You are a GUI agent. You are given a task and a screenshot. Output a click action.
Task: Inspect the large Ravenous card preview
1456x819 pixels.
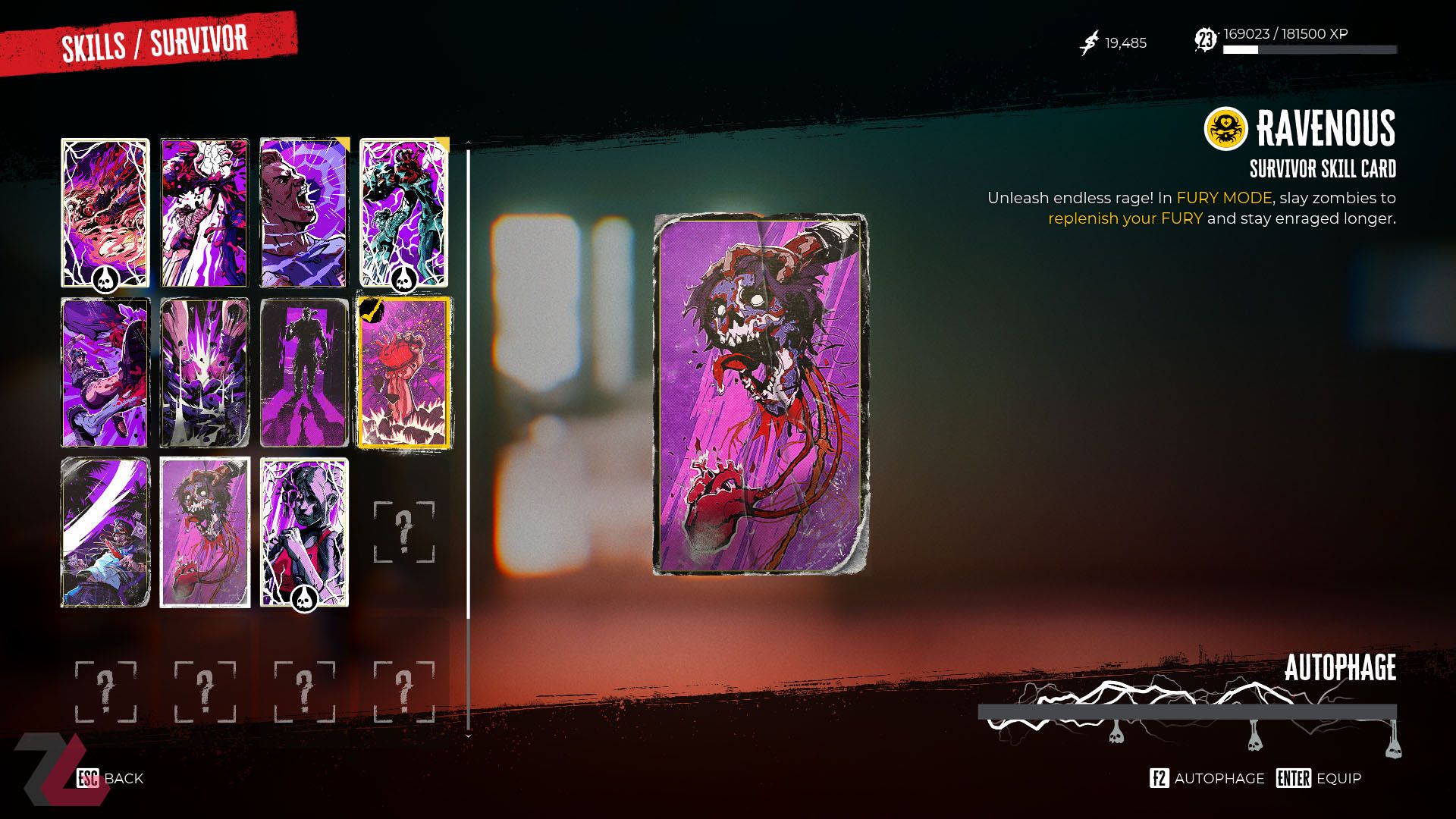click(x=761, y=394)
